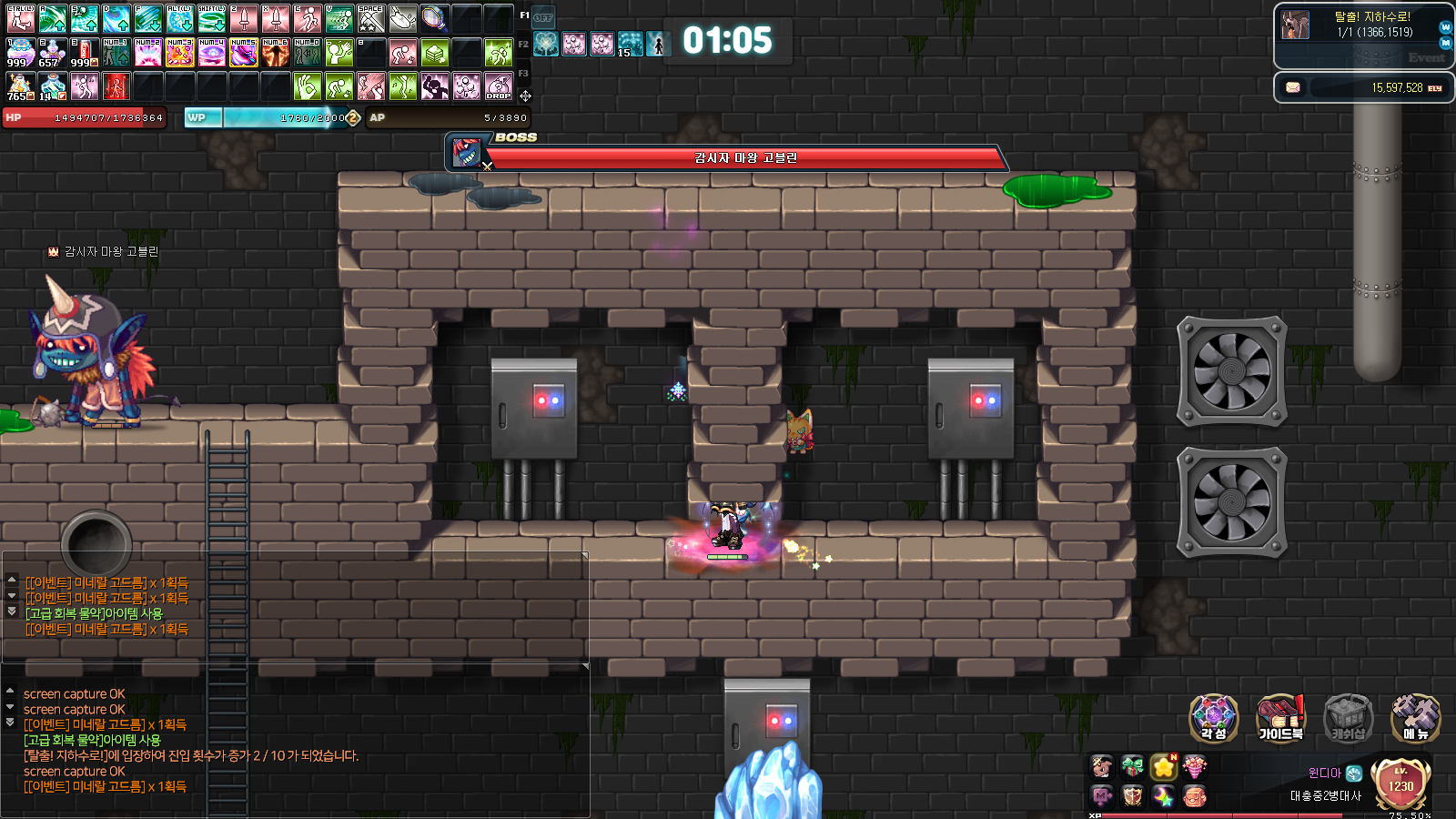Image resolution: width=1456 pixels, height=819 pixels.
Task: Click the W magnifier world map button
Action: pos(1445,27)
